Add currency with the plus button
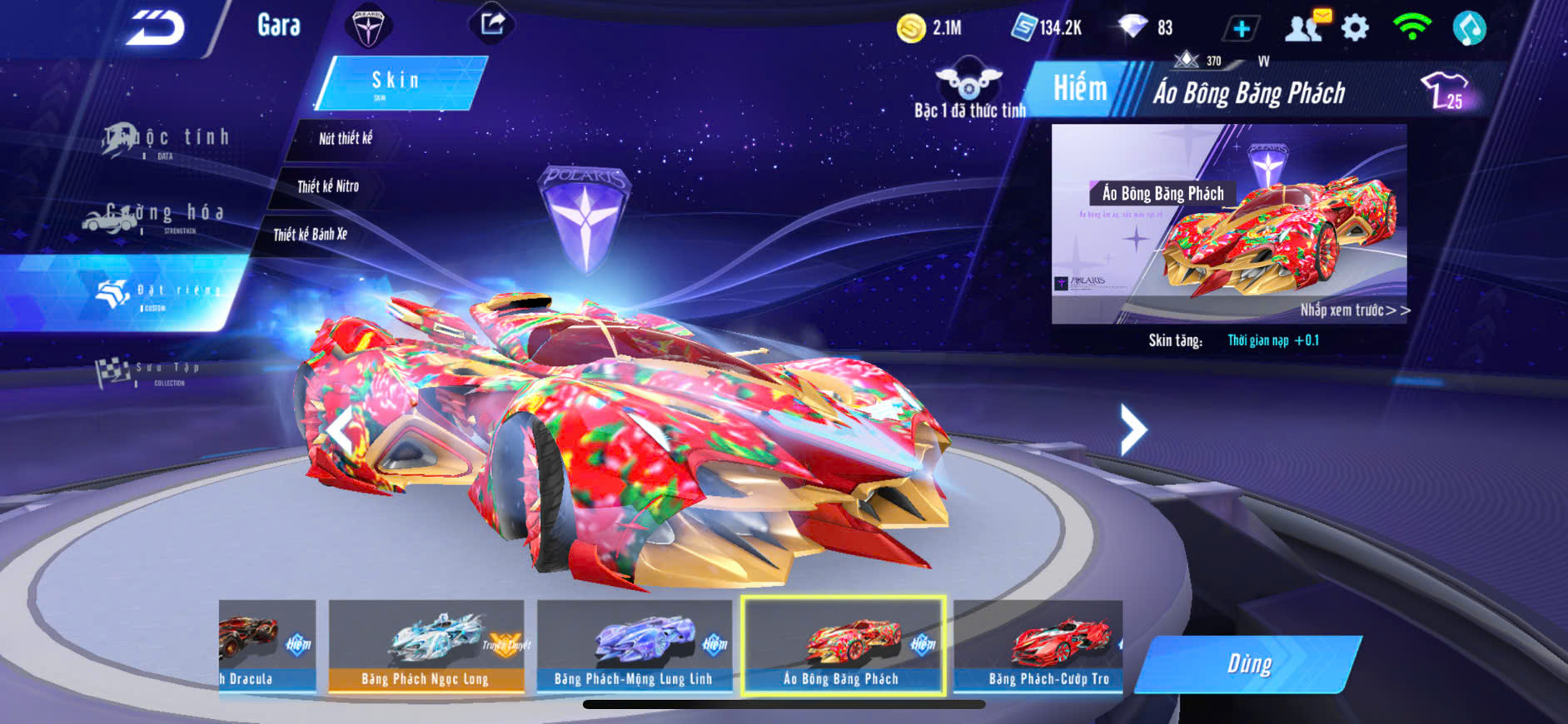The width and height of the screenshot is (1568, 724). [1241, 29]
